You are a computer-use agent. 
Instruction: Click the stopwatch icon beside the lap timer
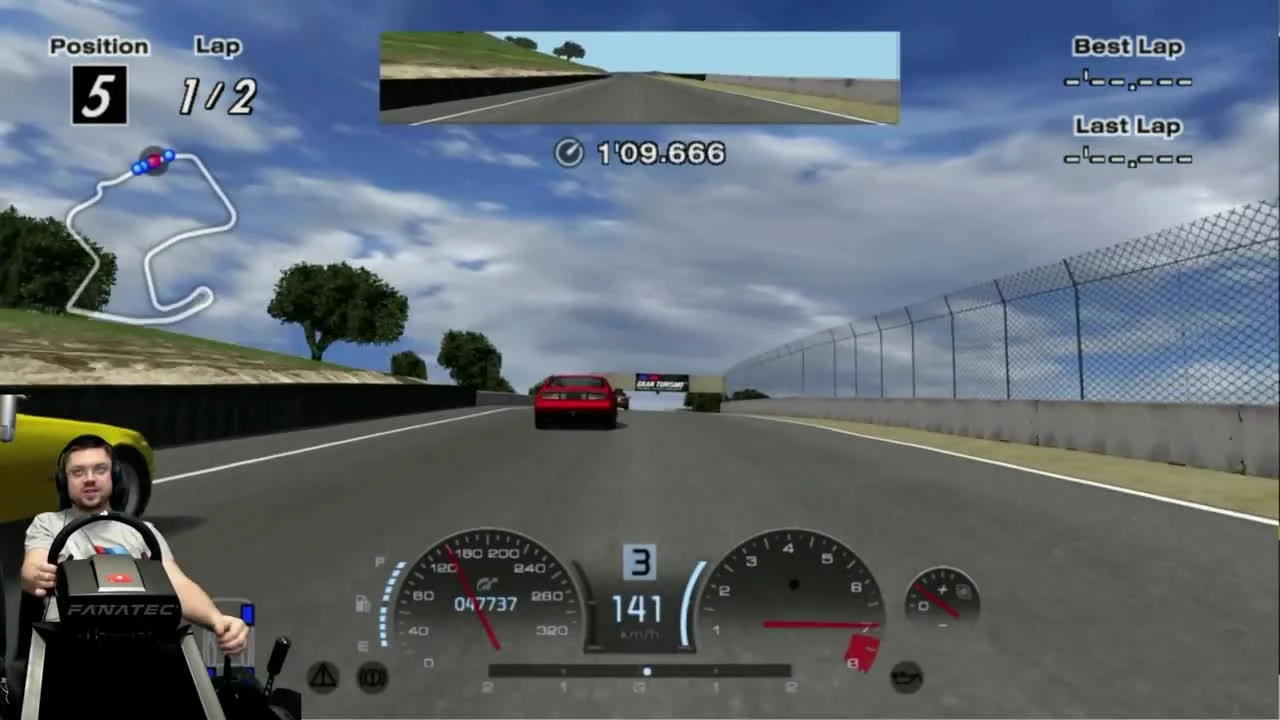(x=569, y=154)
